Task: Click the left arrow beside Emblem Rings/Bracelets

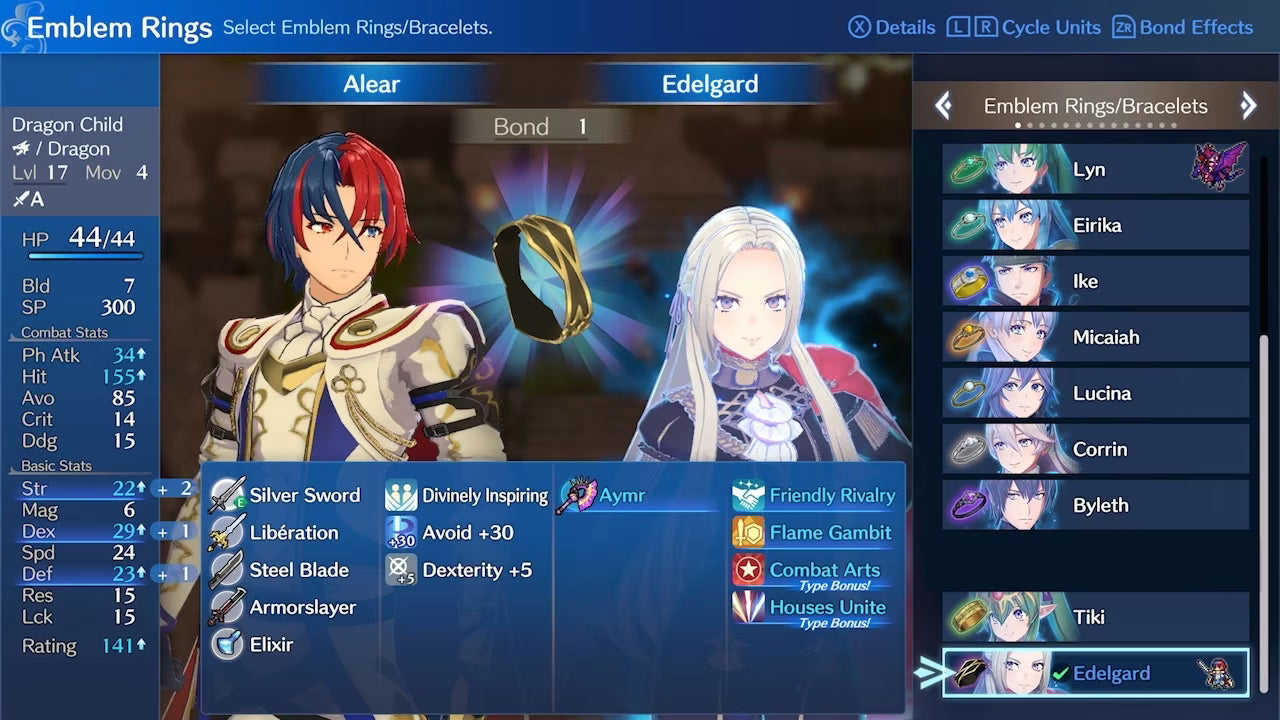Action: [943, 105]
